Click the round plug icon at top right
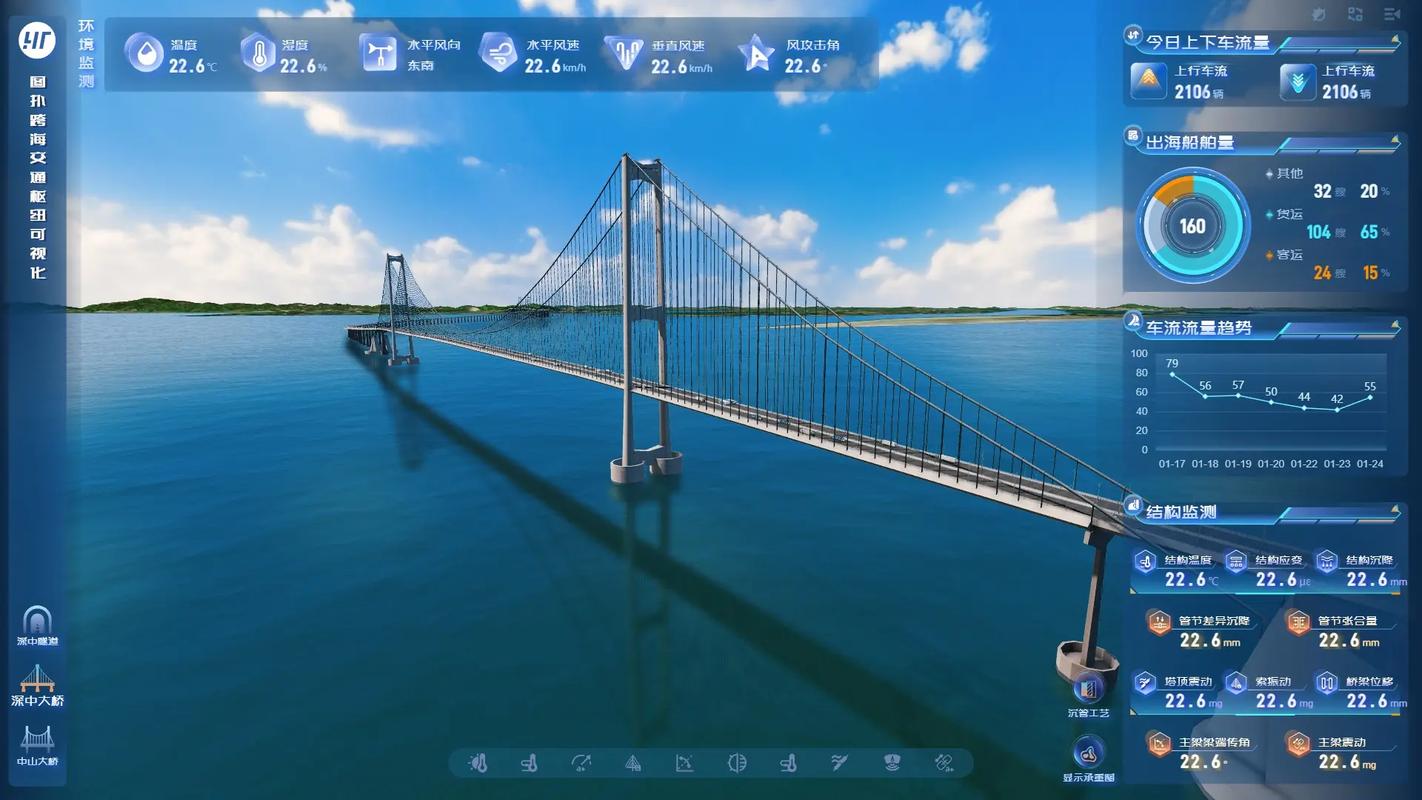This screenshot has height=800, width=1422. pyautogui.click(x=1319, y=14)
